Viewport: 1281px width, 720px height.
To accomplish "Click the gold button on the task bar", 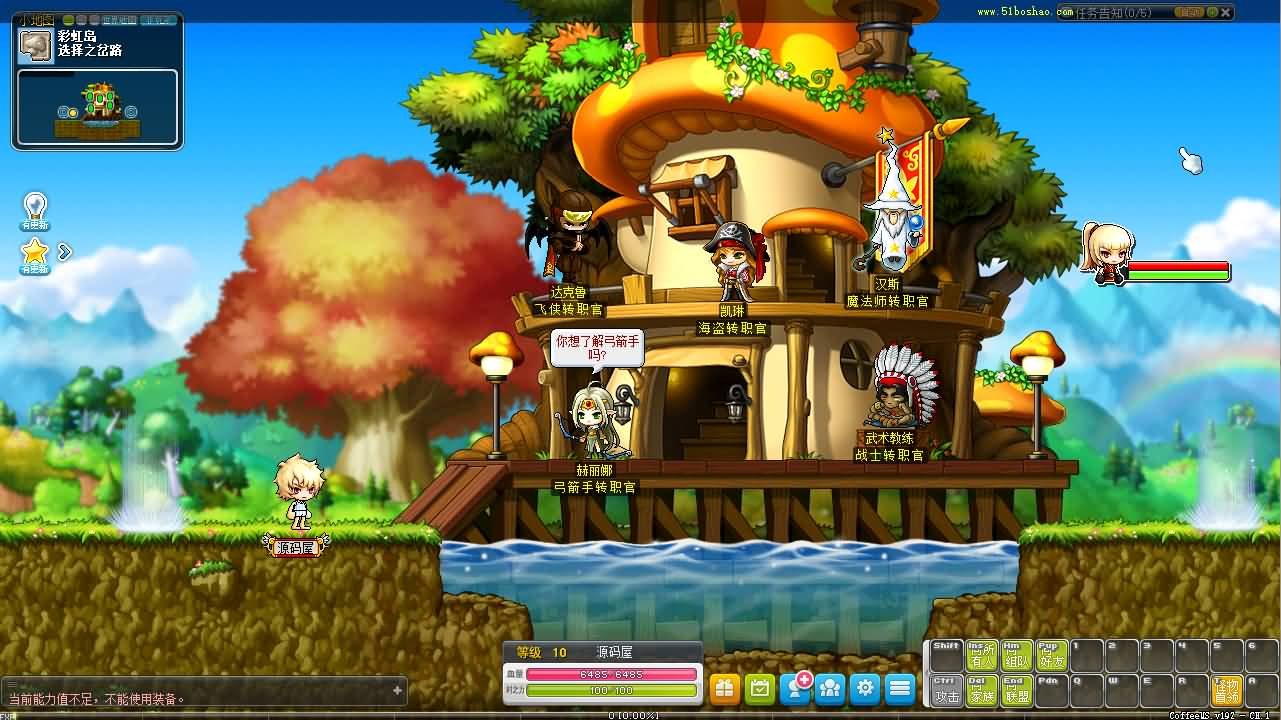I will pyautogui.click(x=1189, y=12).
